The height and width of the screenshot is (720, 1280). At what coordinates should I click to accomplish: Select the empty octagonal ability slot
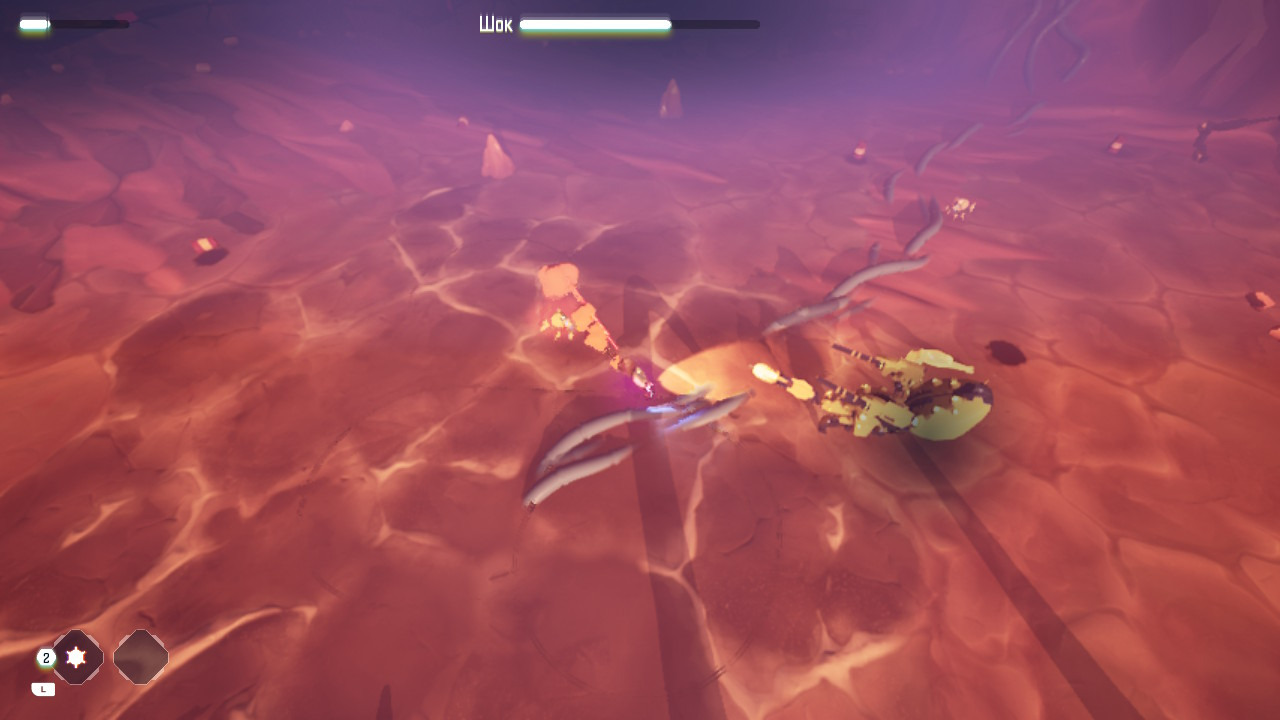141,657
